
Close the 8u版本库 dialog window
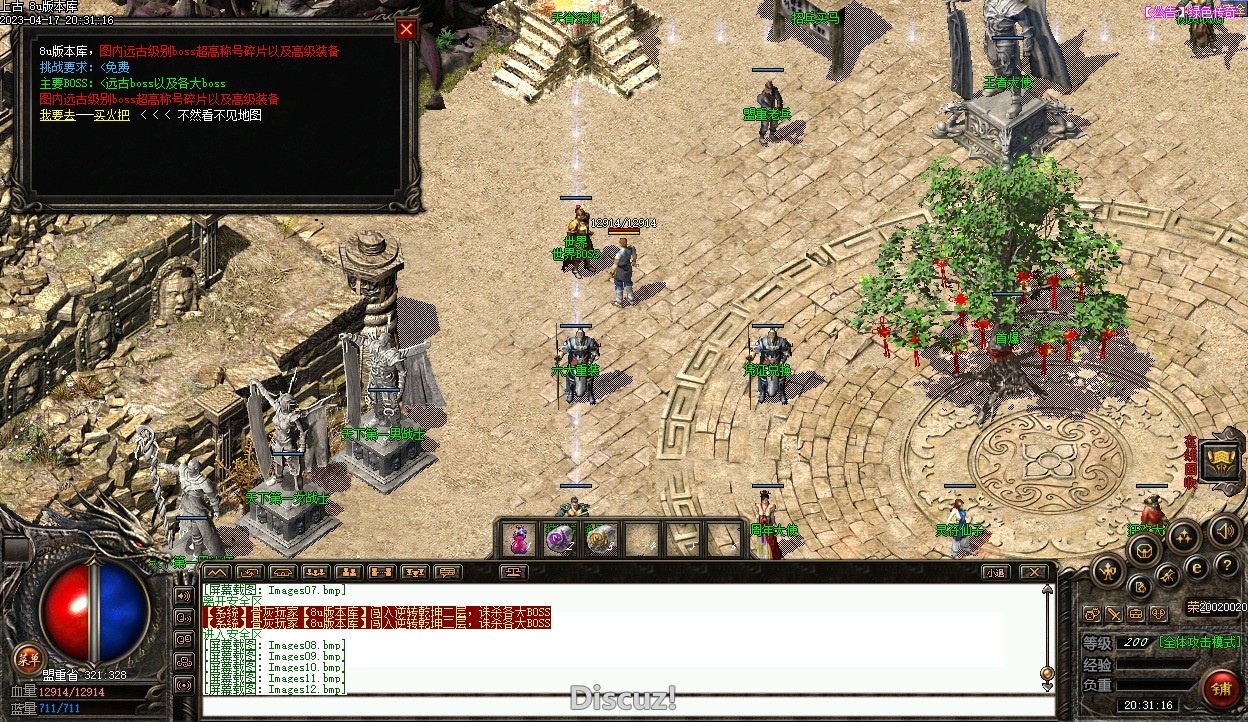pyautogui.click(x=406, y=30)
